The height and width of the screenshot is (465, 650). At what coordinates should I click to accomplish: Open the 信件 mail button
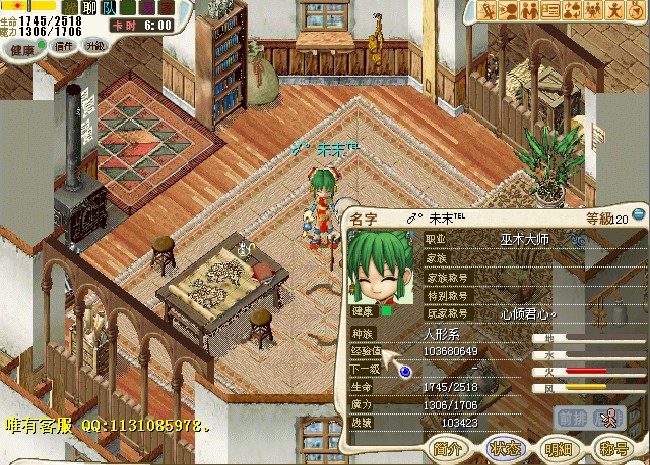(x=64, y=46)
